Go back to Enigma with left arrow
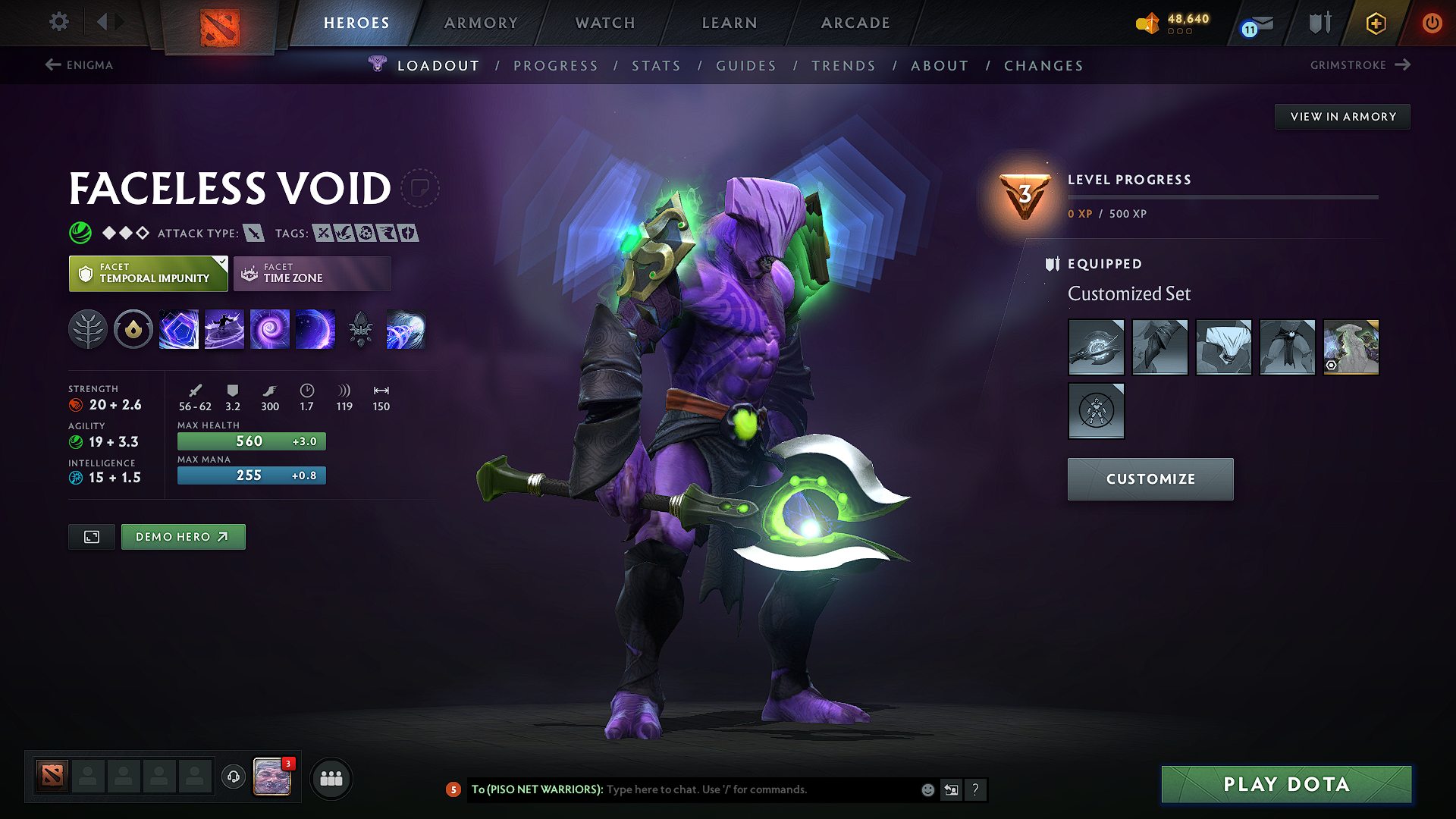 pos(52,65)
